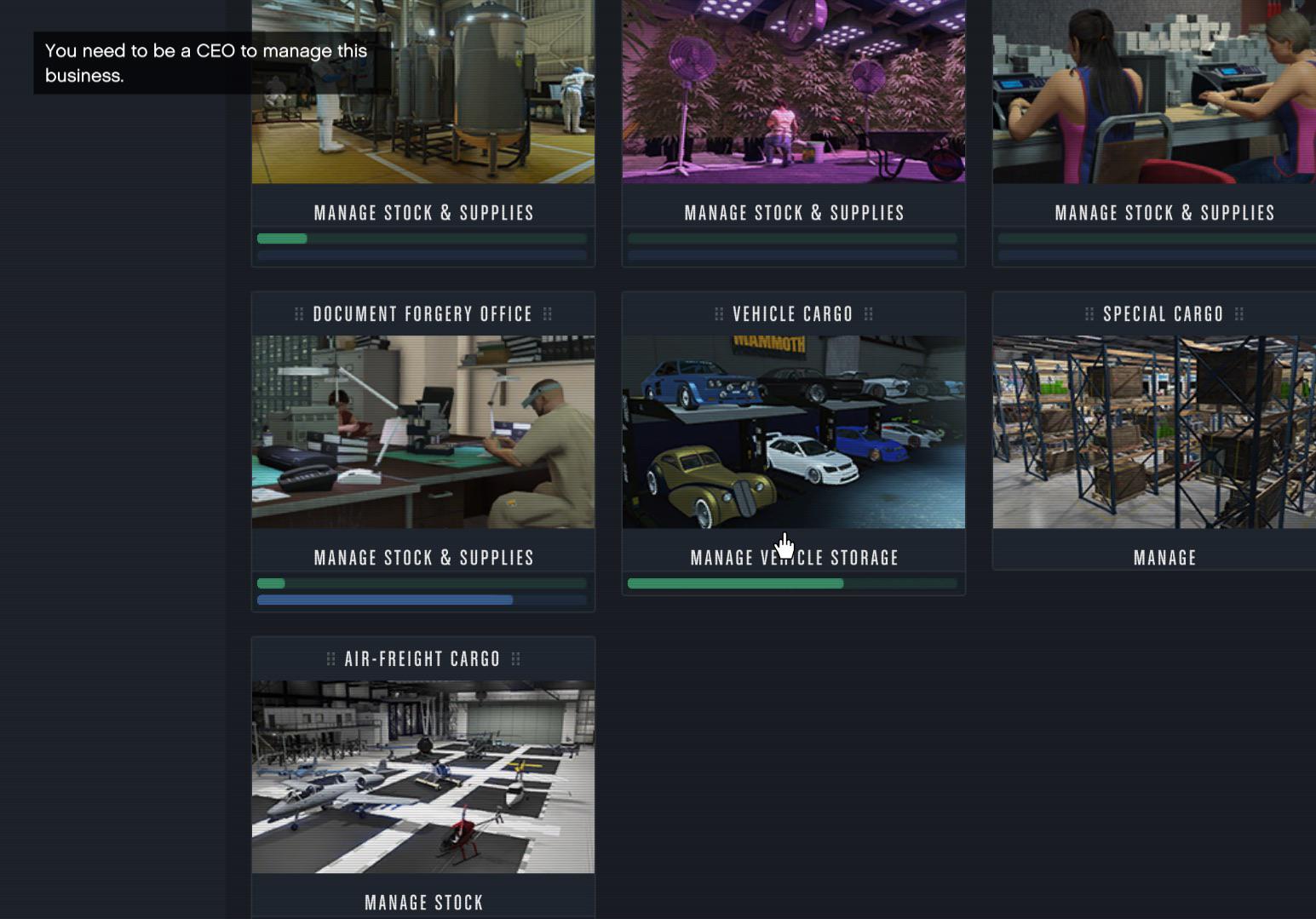The height and width of the screenshot is (919, 1316).
Task: Click Manage Stock under Air-Freight Cargo
Action: [423, 902]
